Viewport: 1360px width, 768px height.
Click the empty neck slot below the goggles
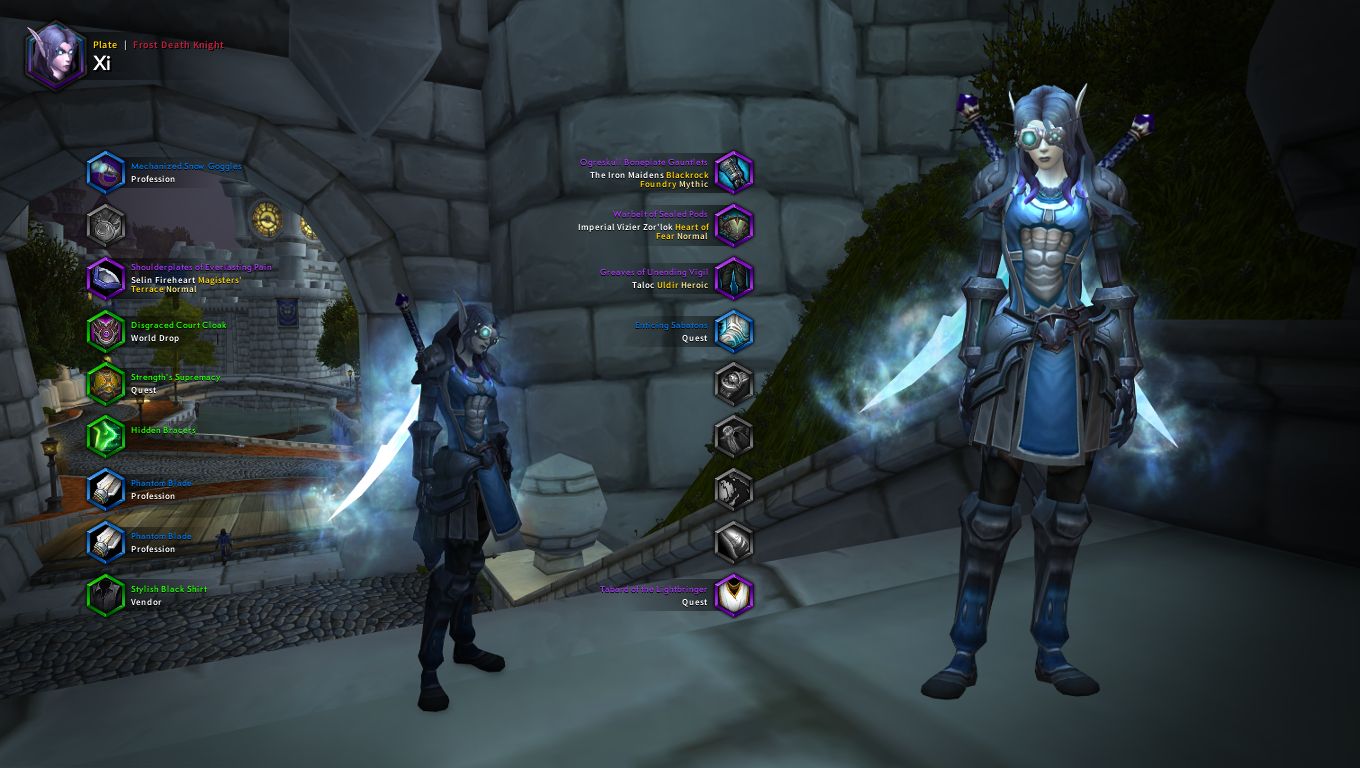coord(106,224)
